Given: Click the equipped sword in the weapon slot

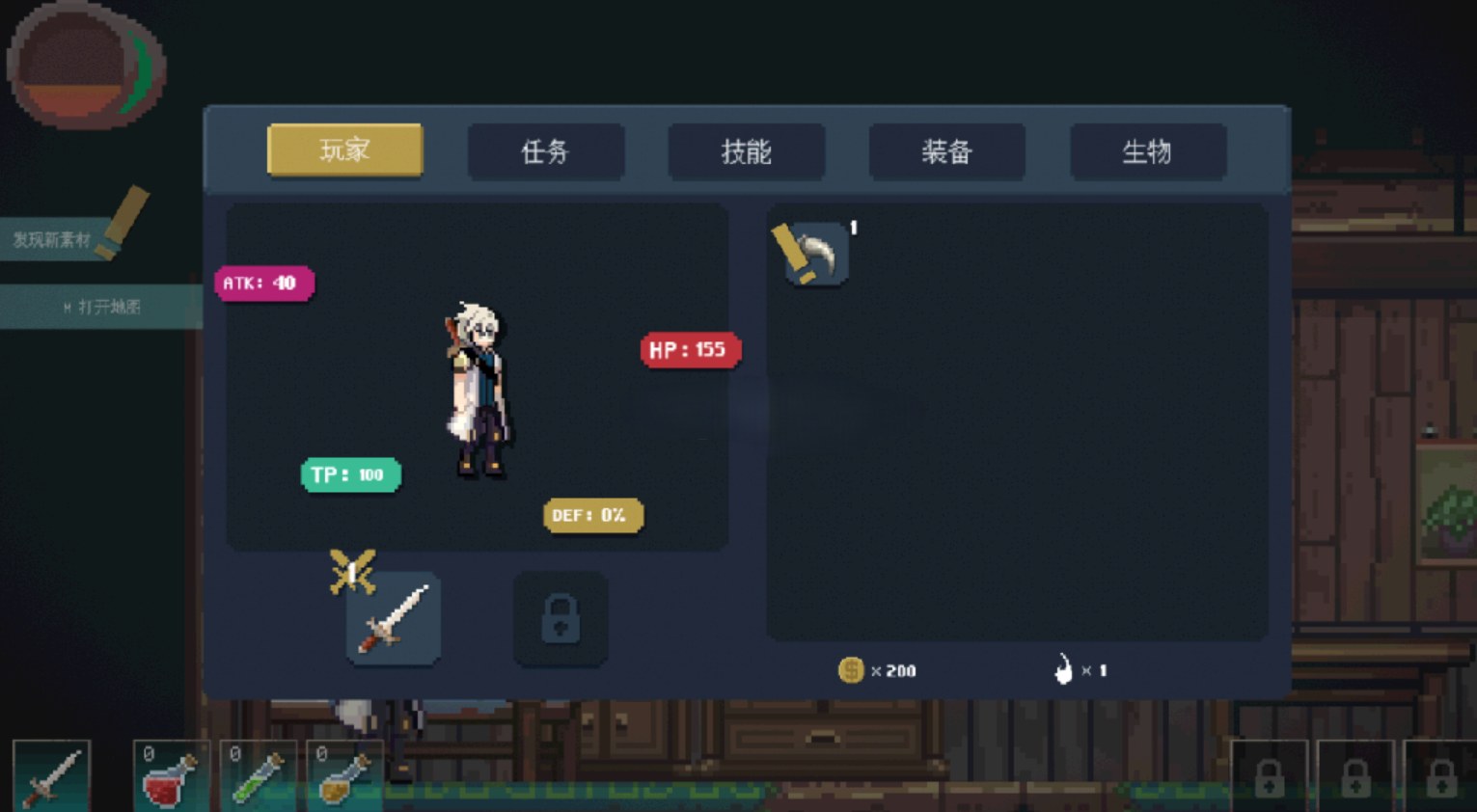Looking at the screenshot, I should 392,620.
